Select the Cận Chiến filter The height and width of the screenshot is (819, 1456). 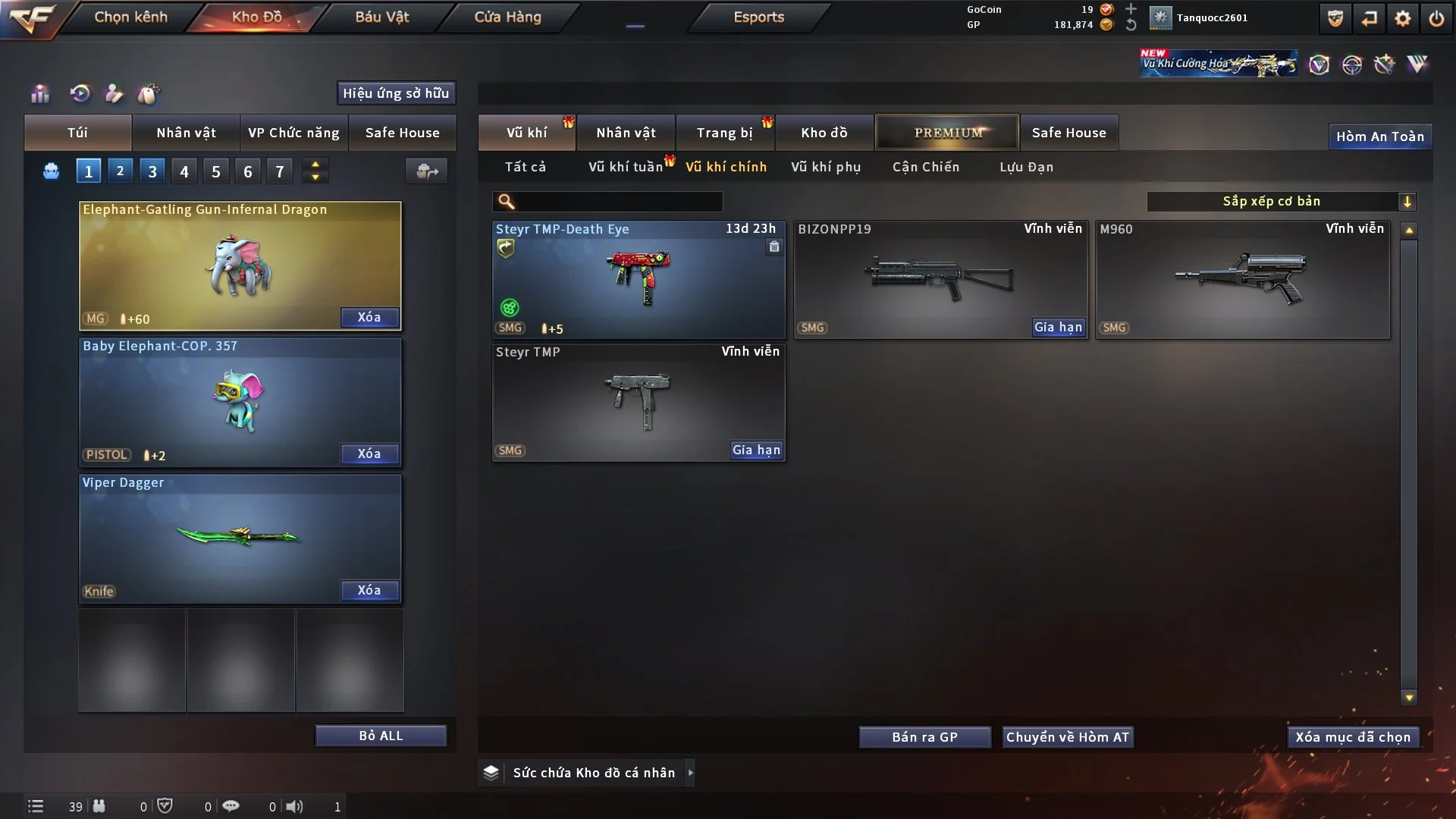925,167
